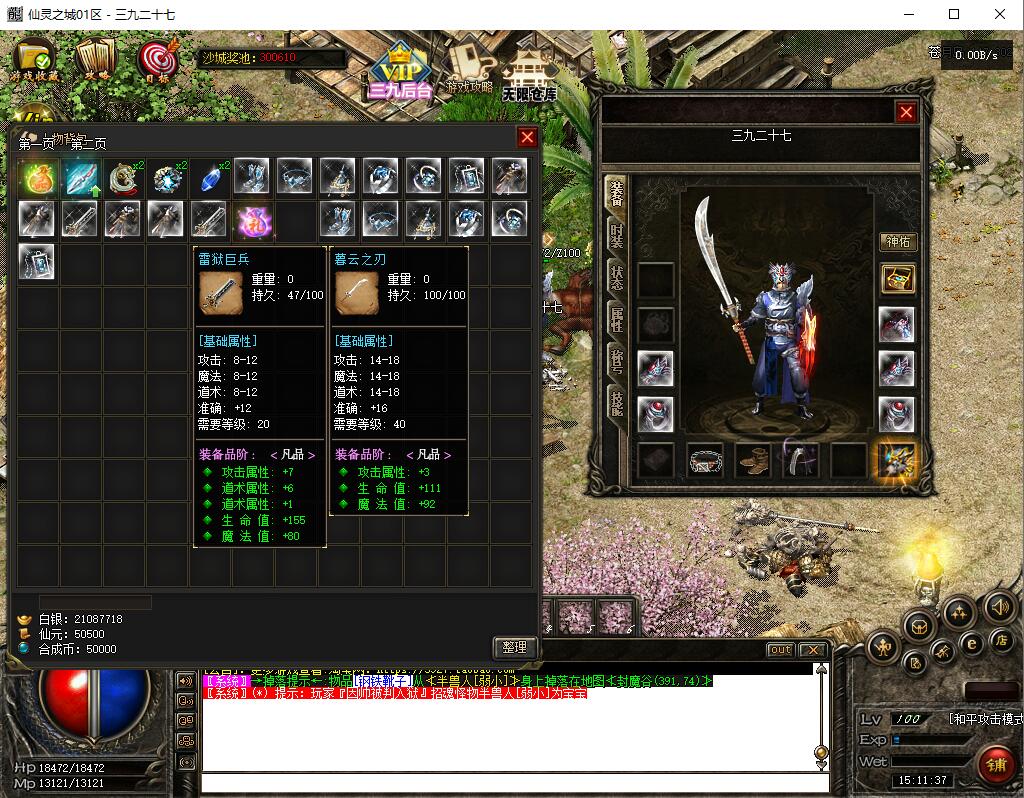
Task: Close the character equipment panel
Action: click(906, 113)
